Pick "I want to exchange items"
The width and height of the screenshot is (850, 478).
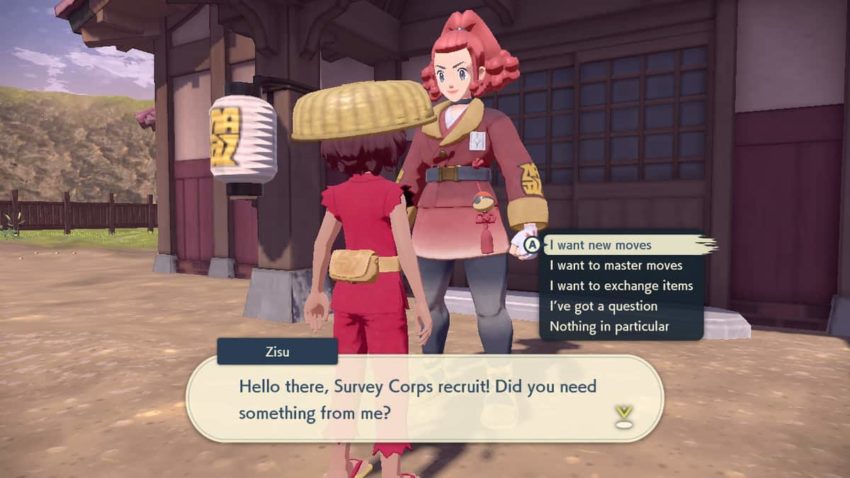click(621, 286)
